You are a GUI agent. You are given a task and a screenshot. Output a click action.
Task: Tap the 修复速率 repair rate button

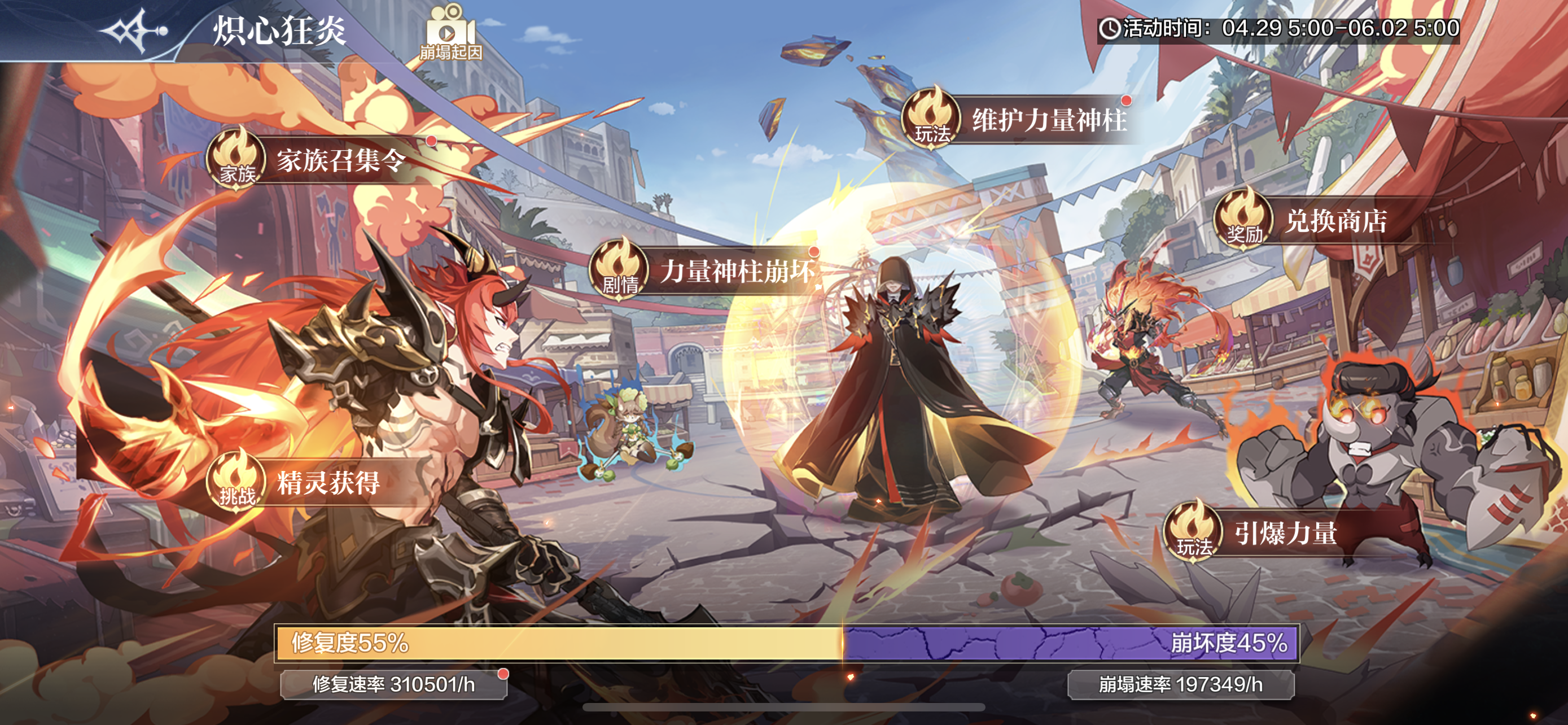[393, 685]
